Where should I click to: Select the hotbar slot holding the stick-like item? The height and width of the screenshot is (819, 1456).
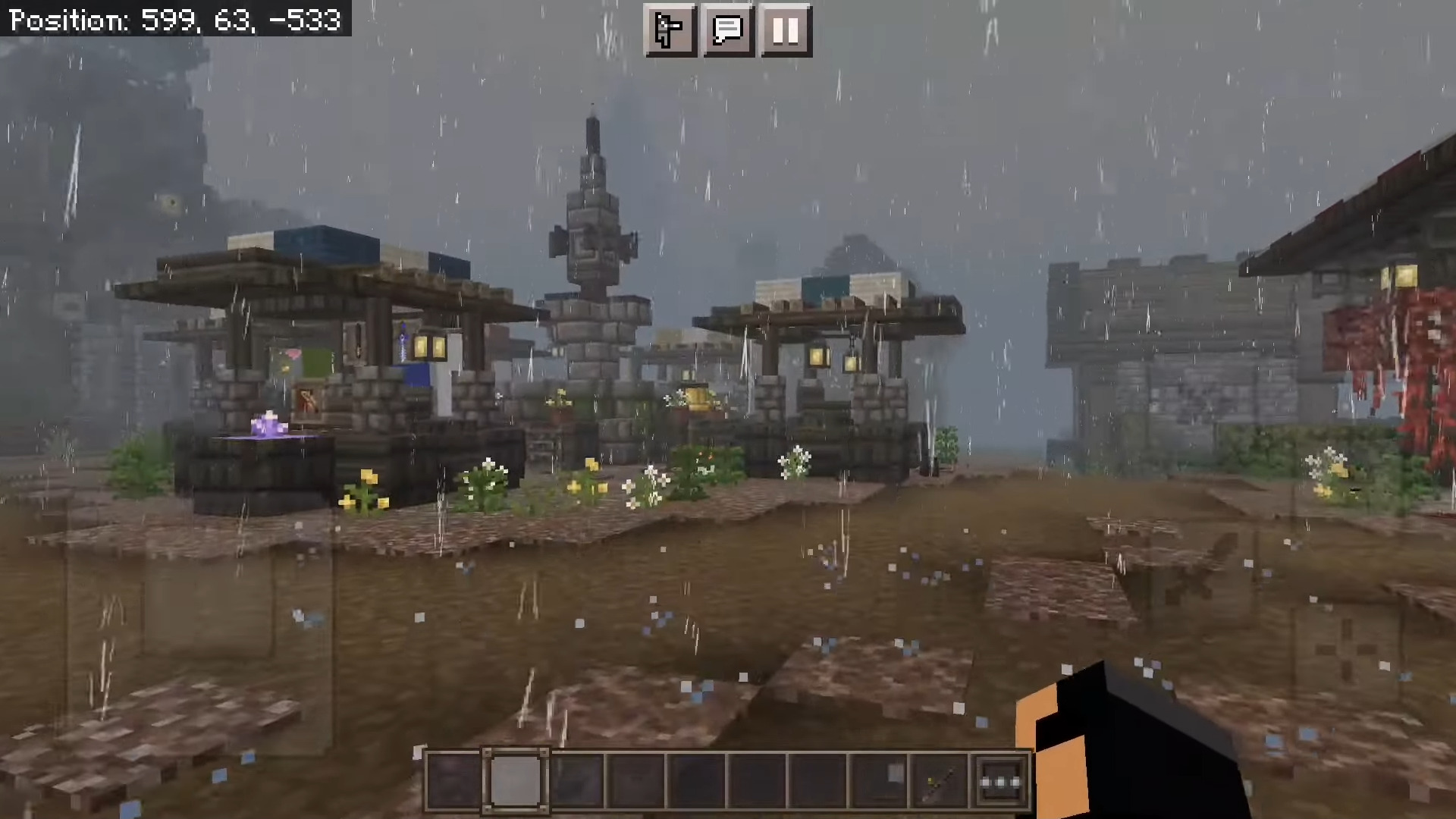pos(940,781)
